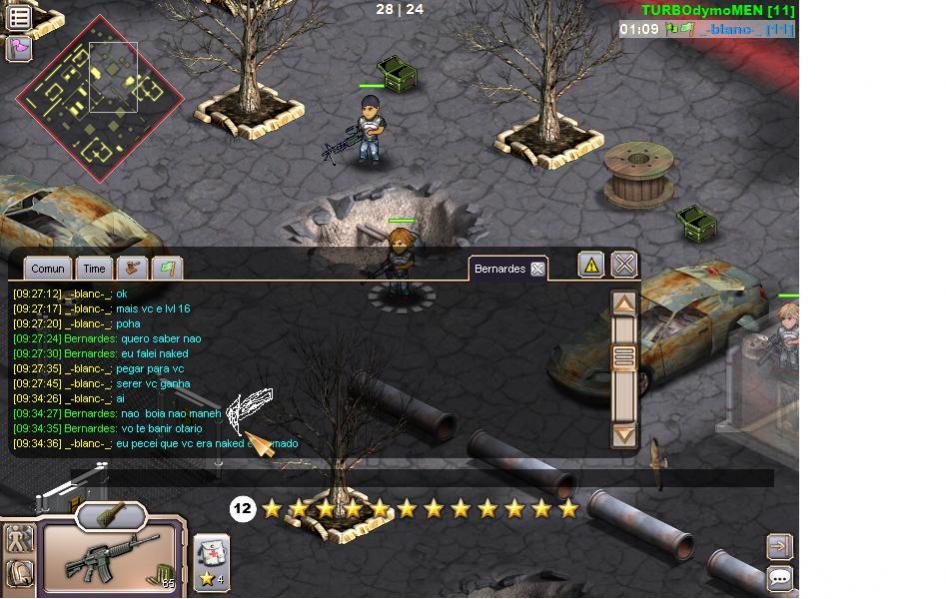Click the pink flag button
Image resolution: width=946 pixels, height=599 pixels.
[x=19, y=47]
